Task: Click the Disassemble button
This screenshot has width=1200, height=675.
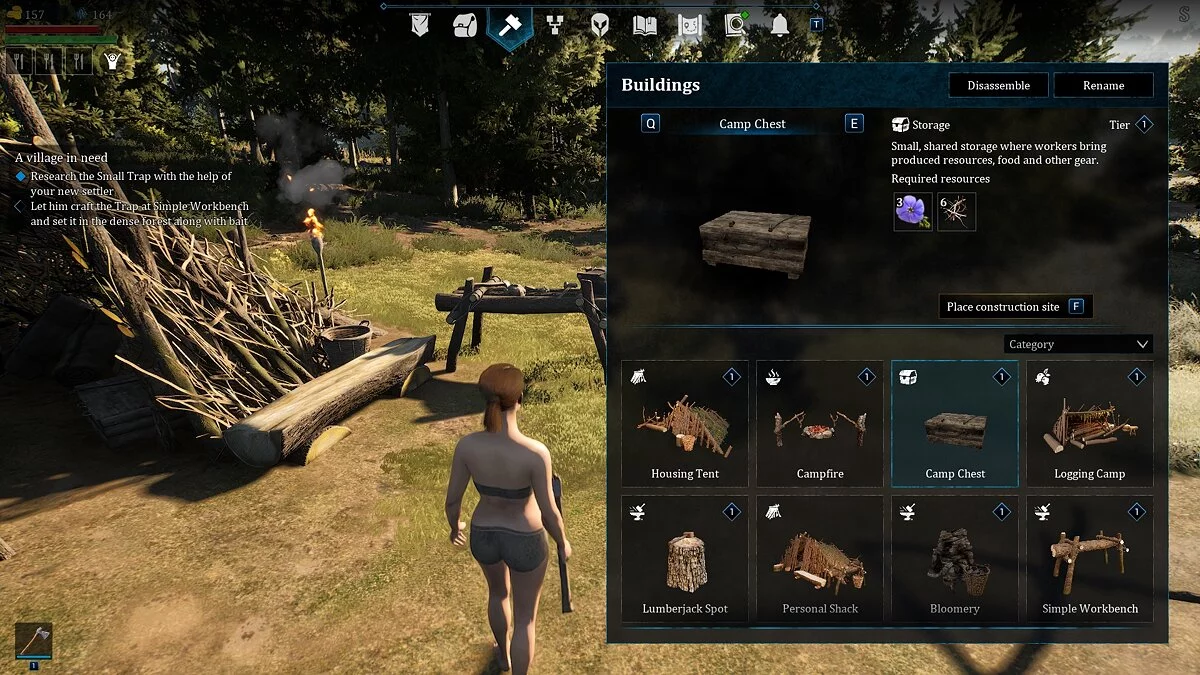Action: [x=998, y=86]
